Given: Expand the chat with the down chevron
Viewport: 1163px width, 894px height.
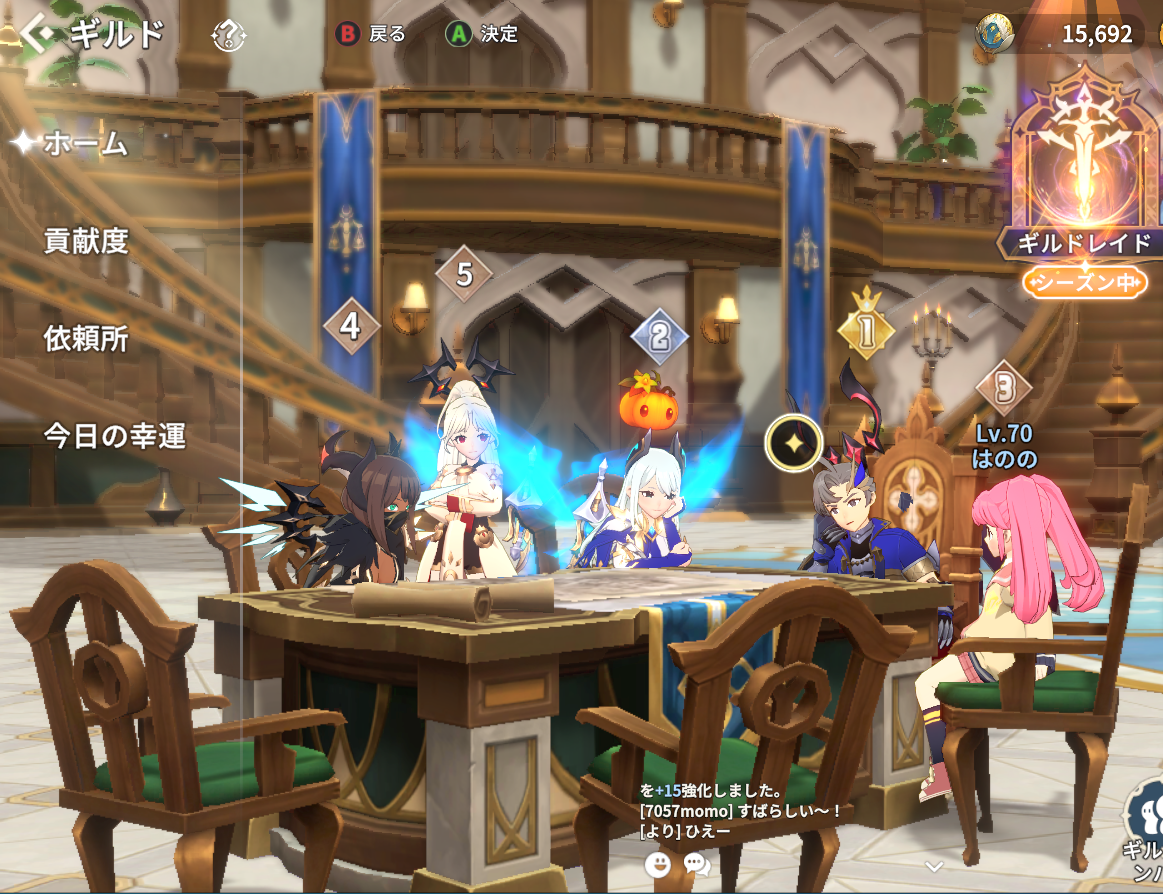Looking at the screenshot, I should pos(934,866).
